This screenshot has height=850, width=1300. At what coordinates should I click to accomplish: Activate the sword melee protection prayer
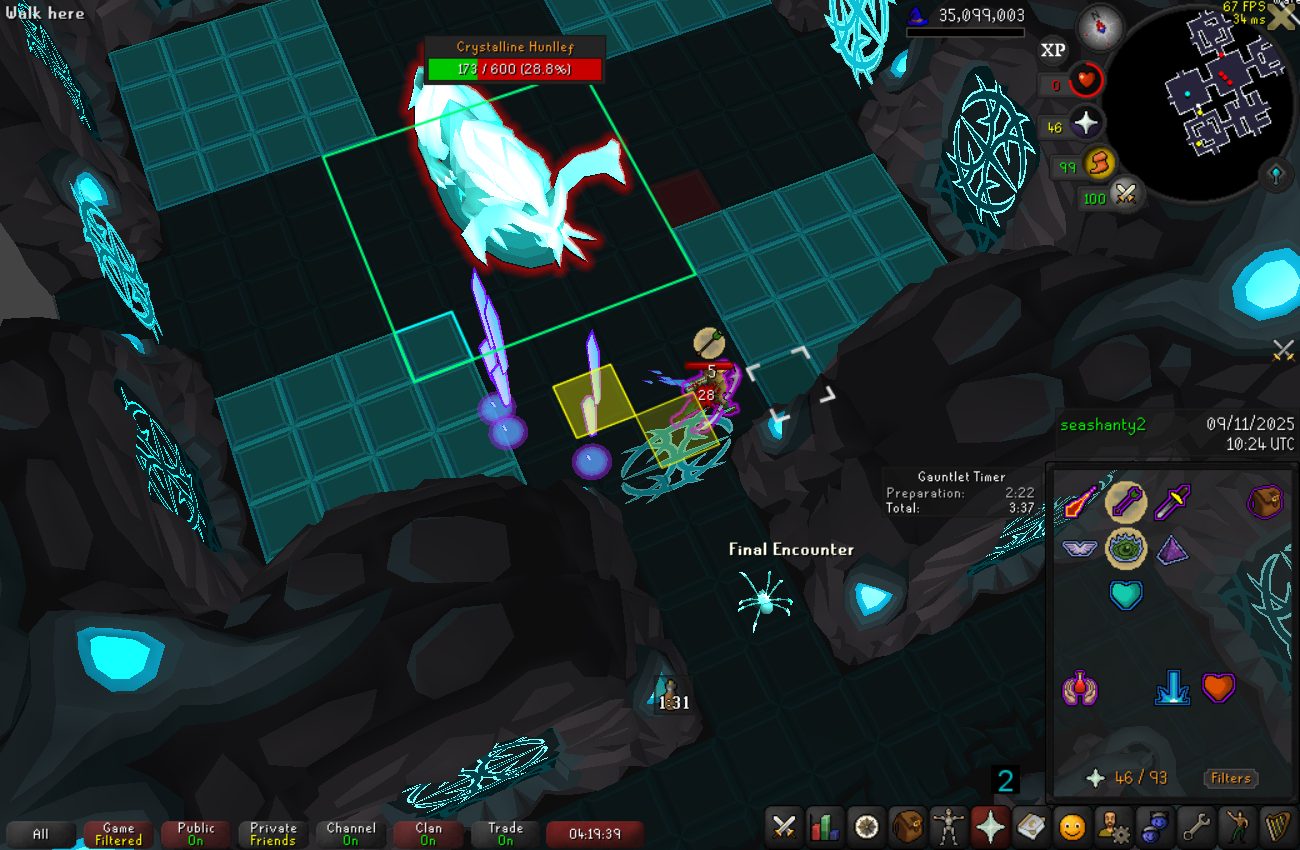(x=1172, y=501)
